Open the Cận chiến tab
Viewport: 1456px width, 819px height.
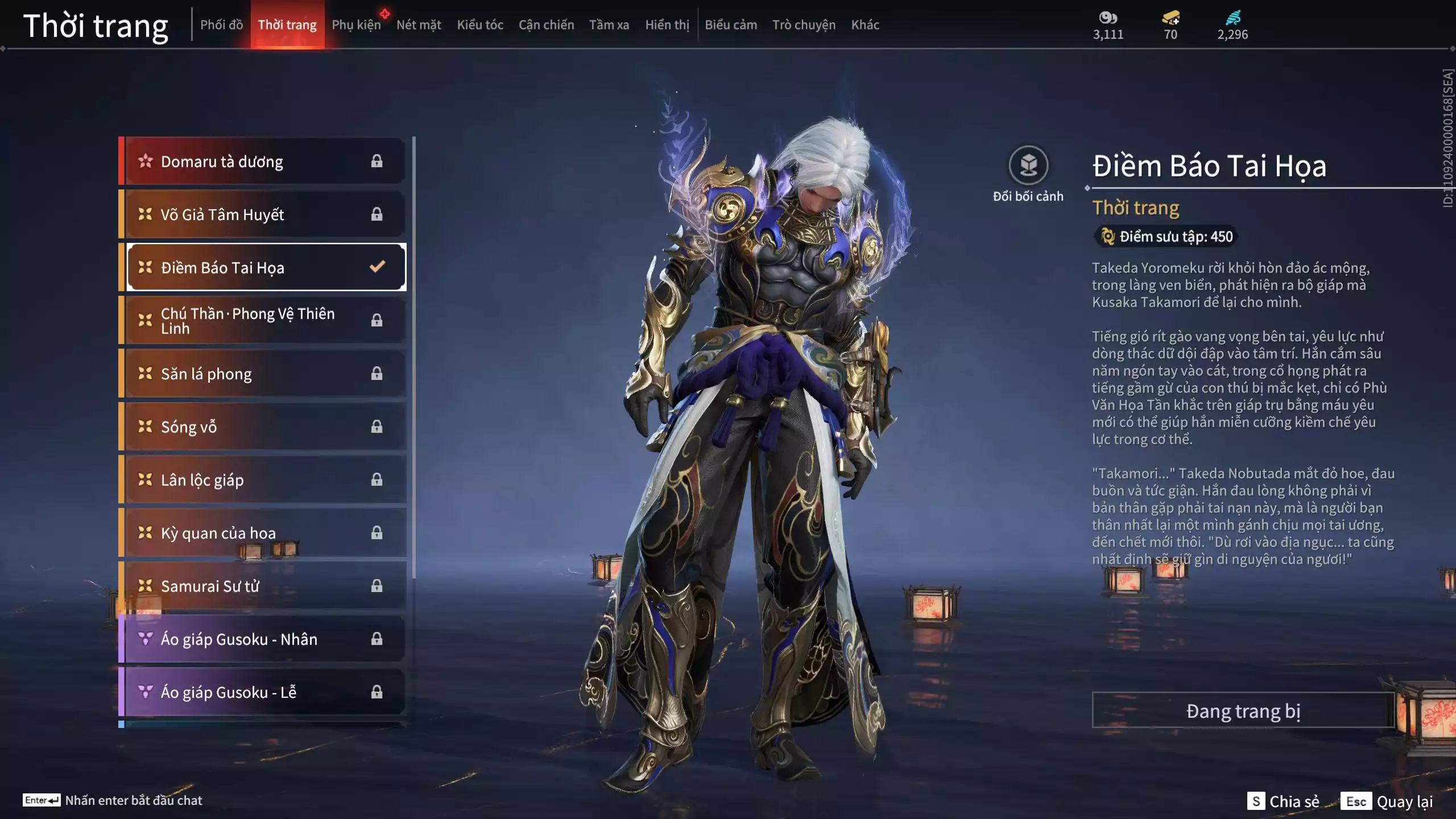coord(546,24)
